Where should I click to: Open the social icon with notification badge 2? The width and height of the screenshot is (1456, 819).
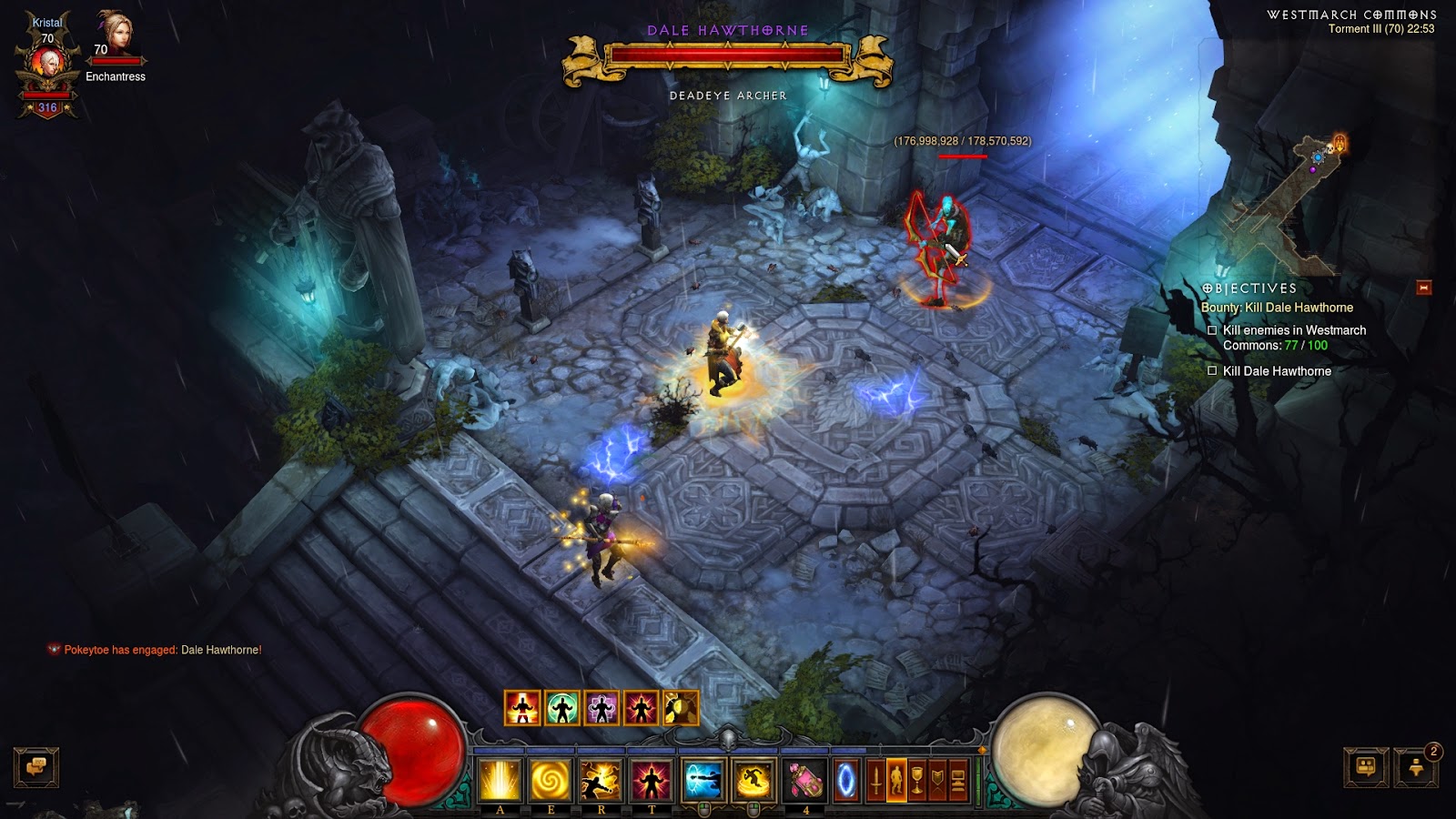point(1416,767)
